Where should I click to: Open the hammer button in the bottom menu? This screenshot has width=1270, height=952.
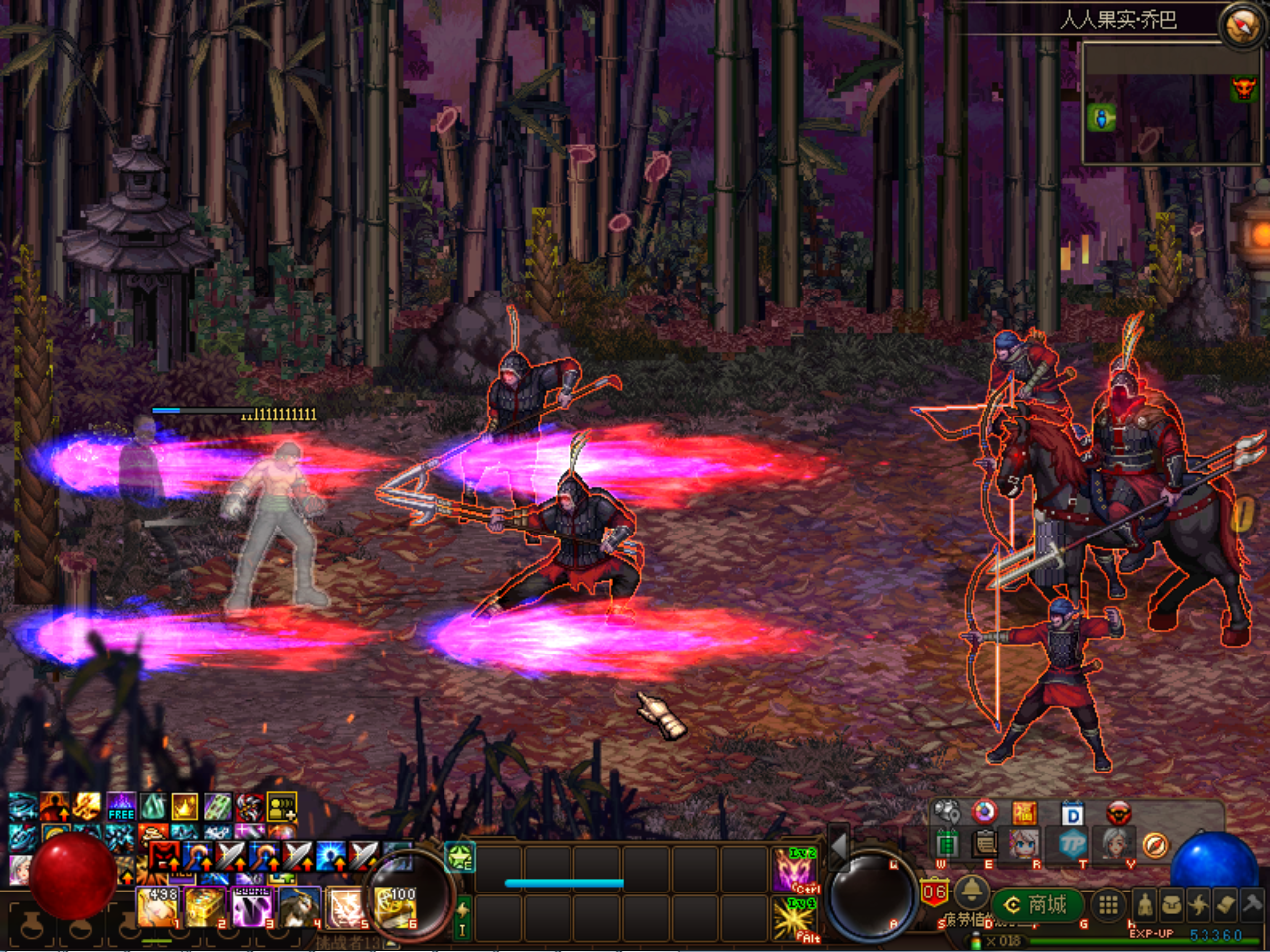coord(1252,904)
